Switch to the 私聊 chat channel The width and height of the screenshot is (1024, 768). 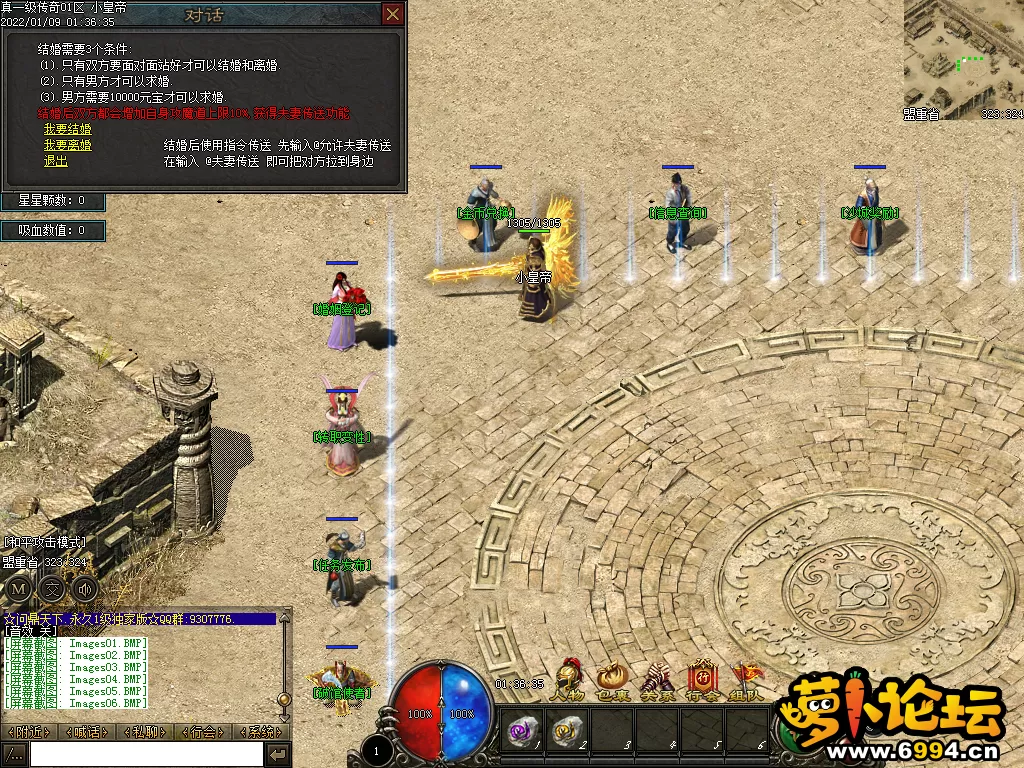[146, 732]
